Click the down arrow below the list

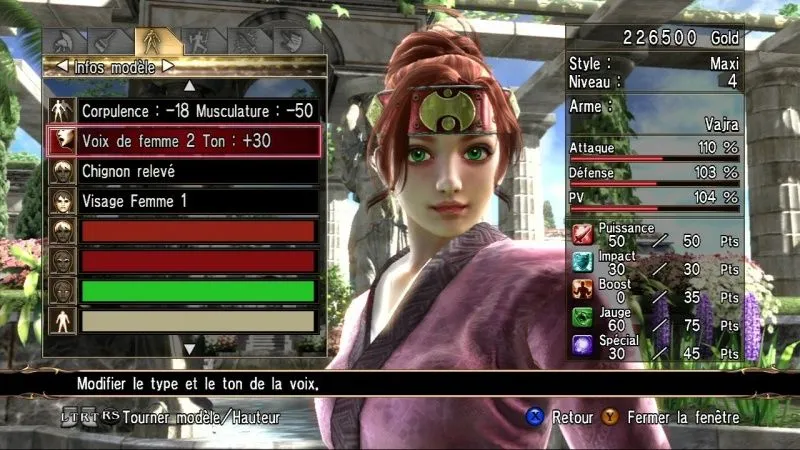(188, 348)
